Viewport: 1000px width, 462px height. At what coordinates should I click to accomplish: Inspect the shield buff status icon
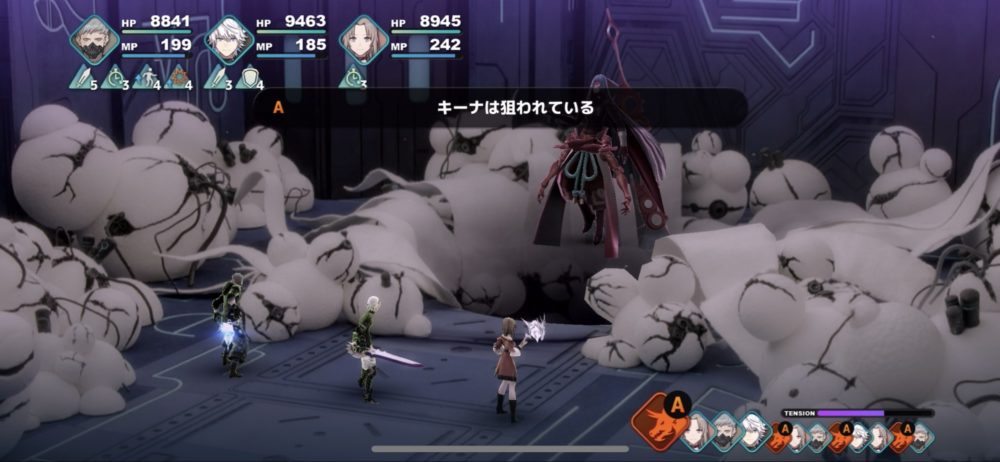tap(250, 76)
